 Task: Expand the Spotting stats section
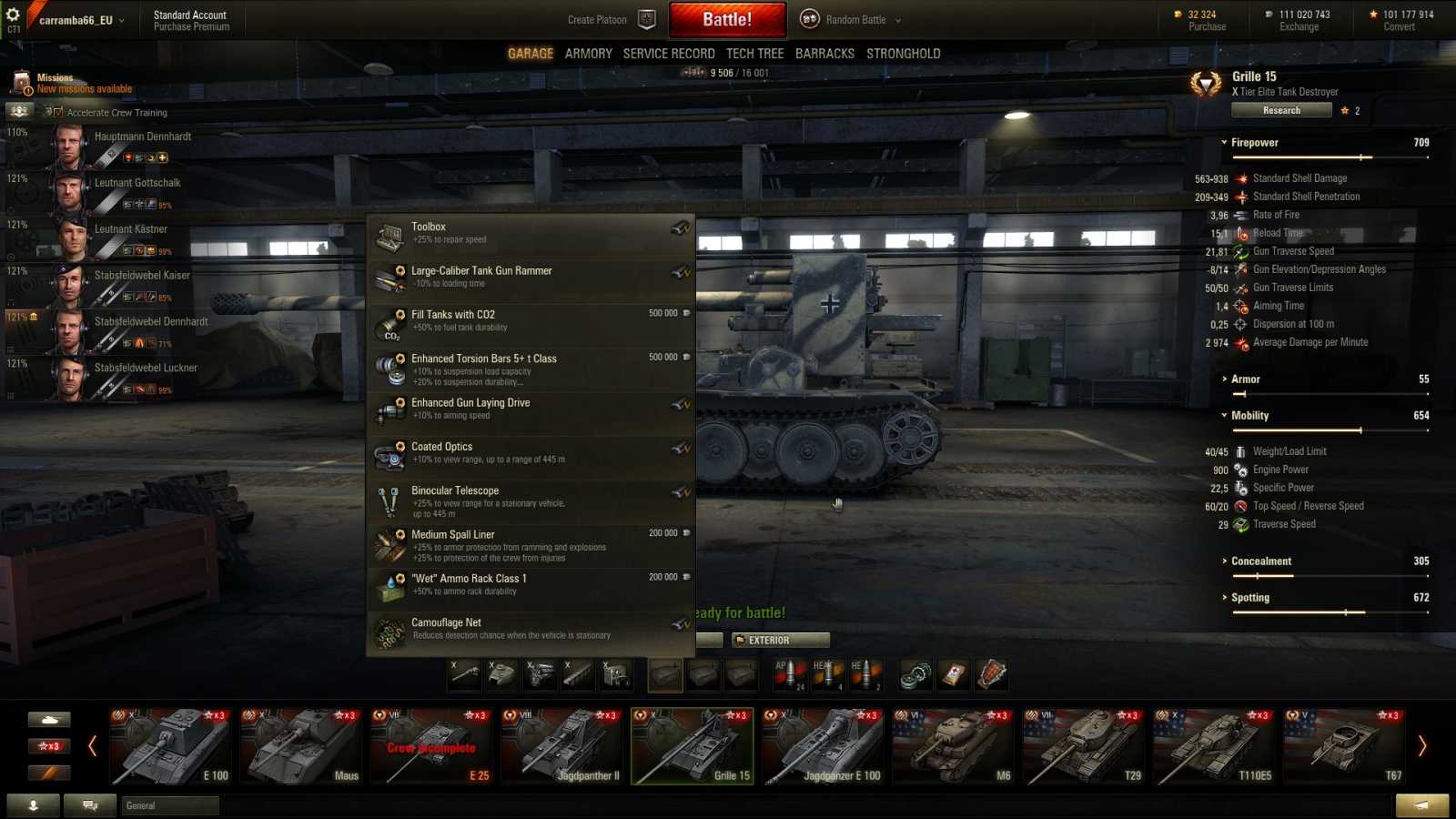tap(1250, 597)
